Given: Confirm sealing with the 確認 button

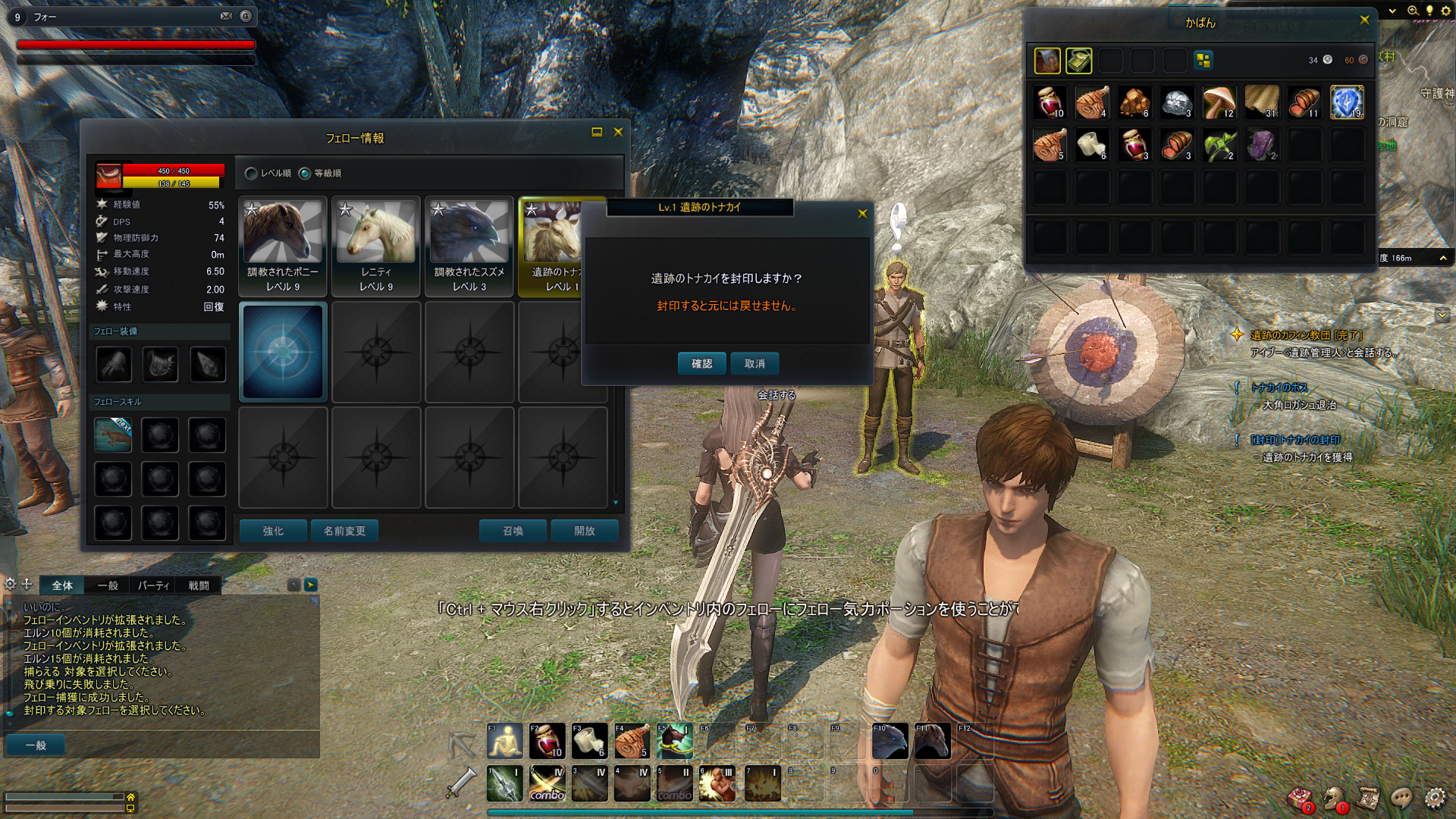Looking at the screenshot, I should click(x=701, y=363).
